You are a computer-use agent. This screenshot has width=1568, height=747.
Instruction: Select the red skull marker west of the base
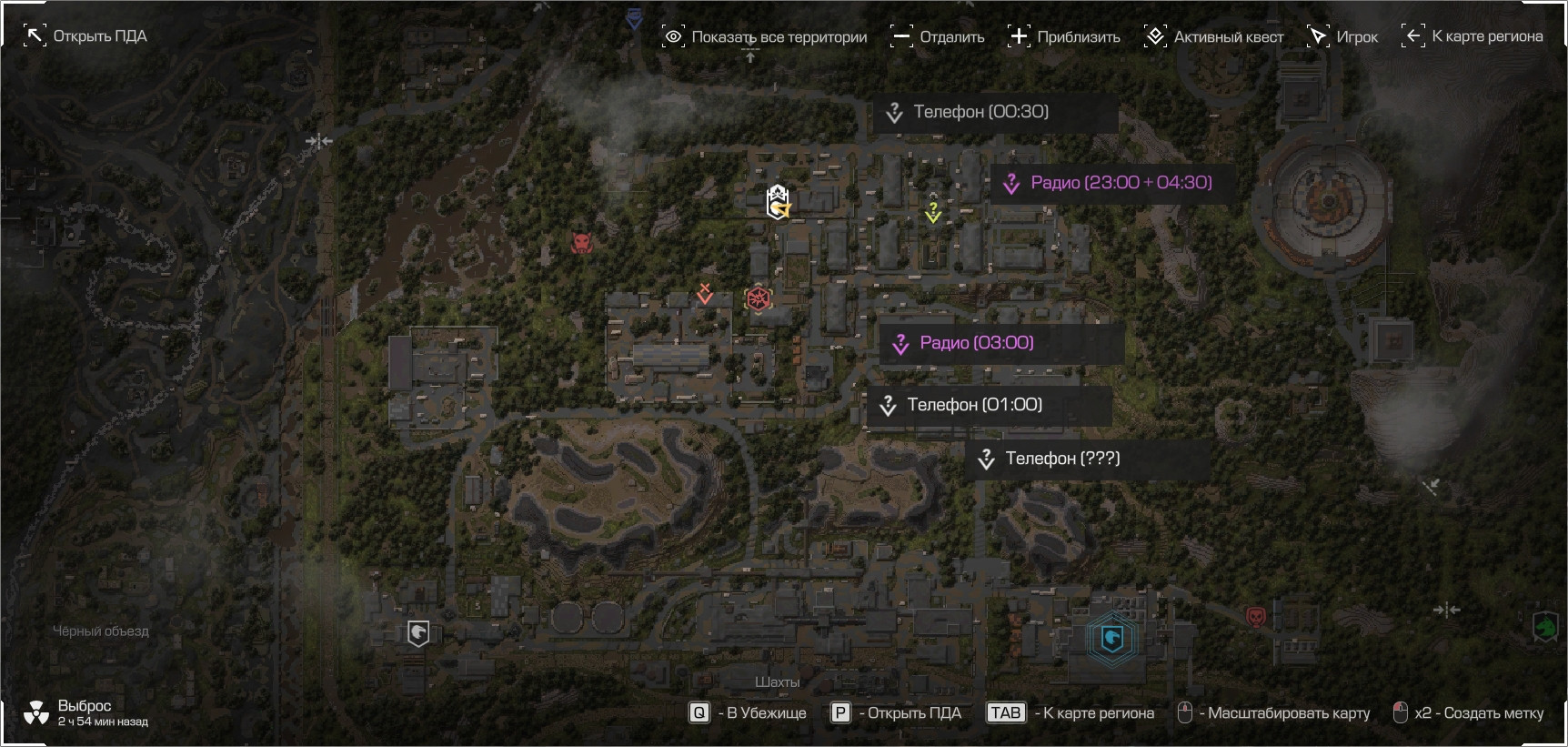(x=582, y=243)
